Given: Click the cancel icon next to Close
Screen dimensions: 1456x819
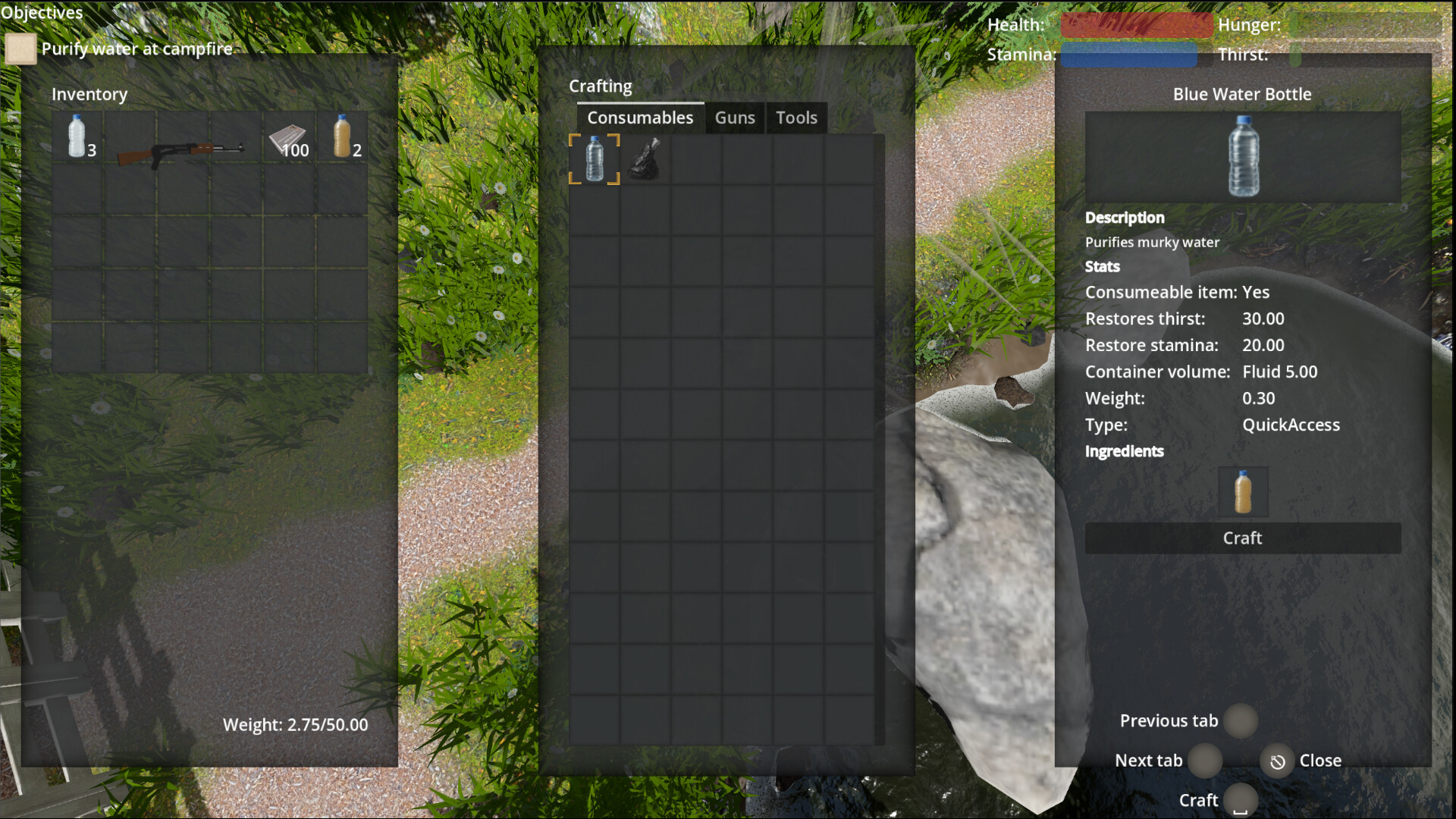Looking at the screenshot, I should click(x=1276, y=761).
